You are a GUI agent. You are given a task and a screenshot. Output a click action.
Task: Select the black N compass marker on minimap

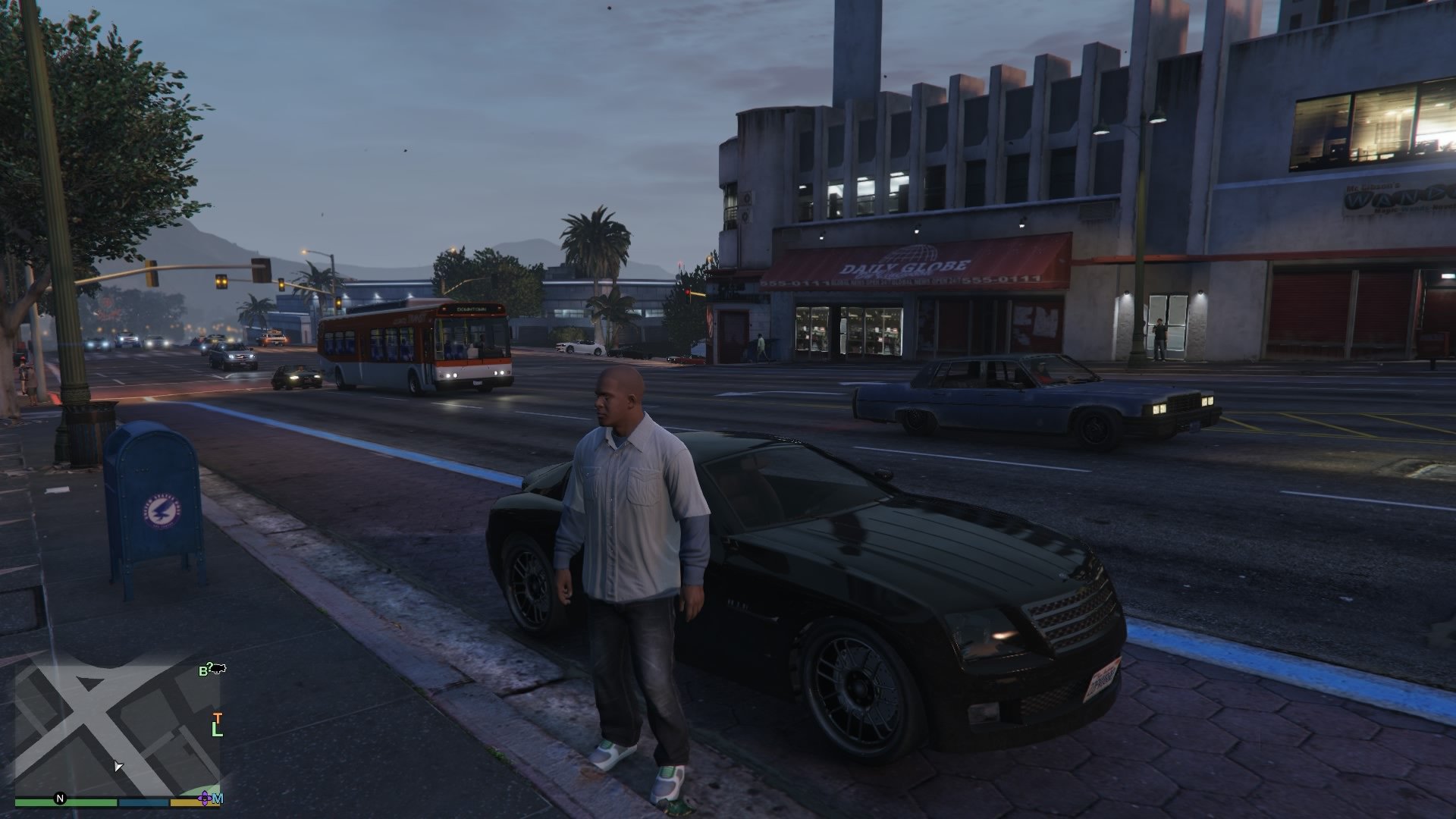tap(60, 798)
